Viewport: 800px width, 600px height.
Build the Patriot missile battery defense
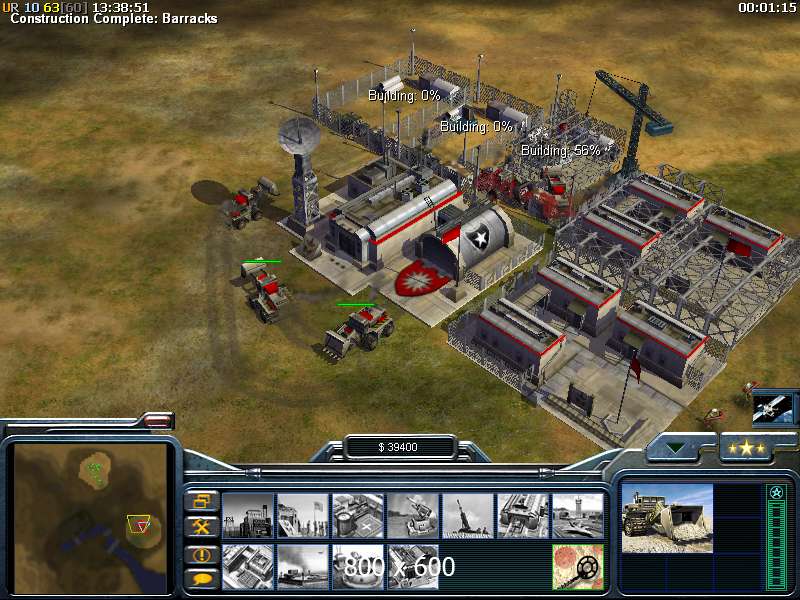[x=412, y=515]
